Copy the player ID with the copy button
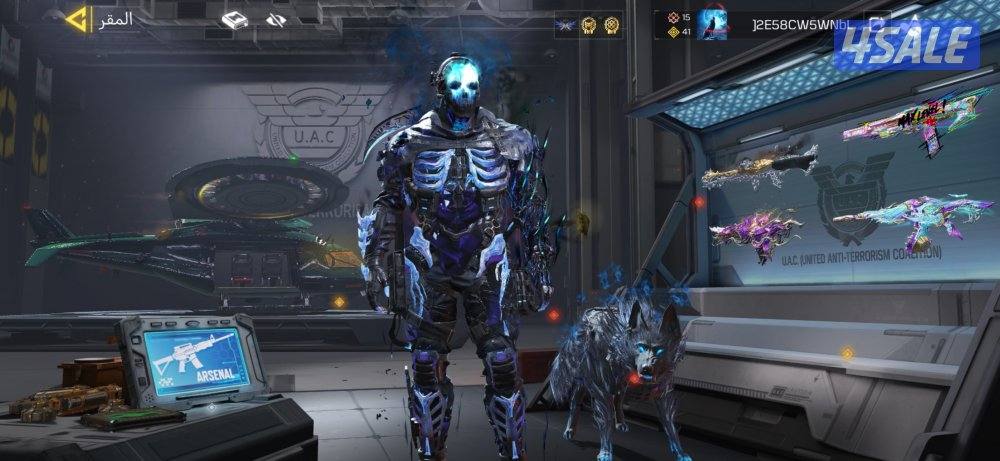This screenshot has height=461, width=1000. click(877, 22)
